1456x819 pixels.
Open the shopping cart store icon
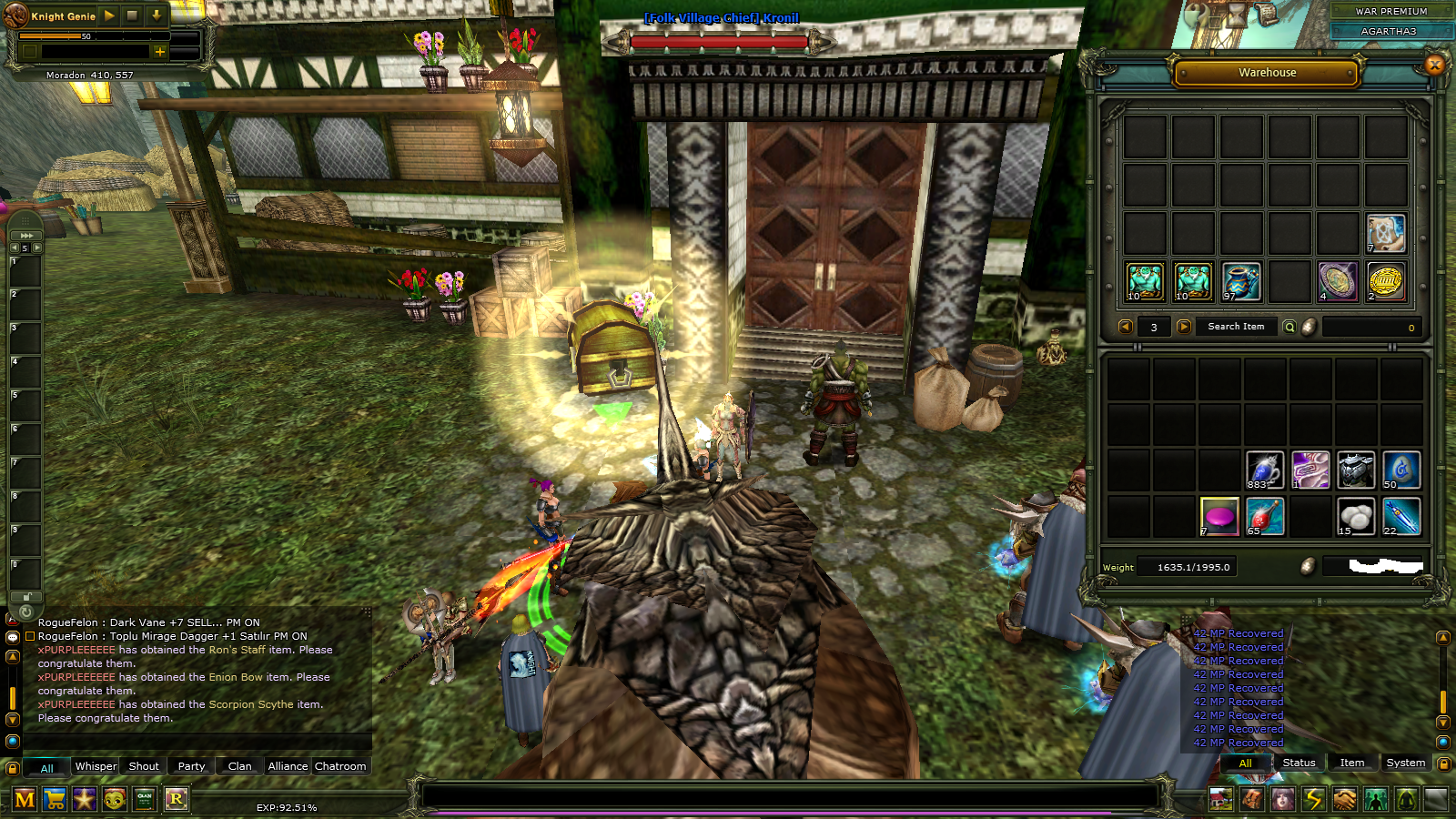pos(55,799)
